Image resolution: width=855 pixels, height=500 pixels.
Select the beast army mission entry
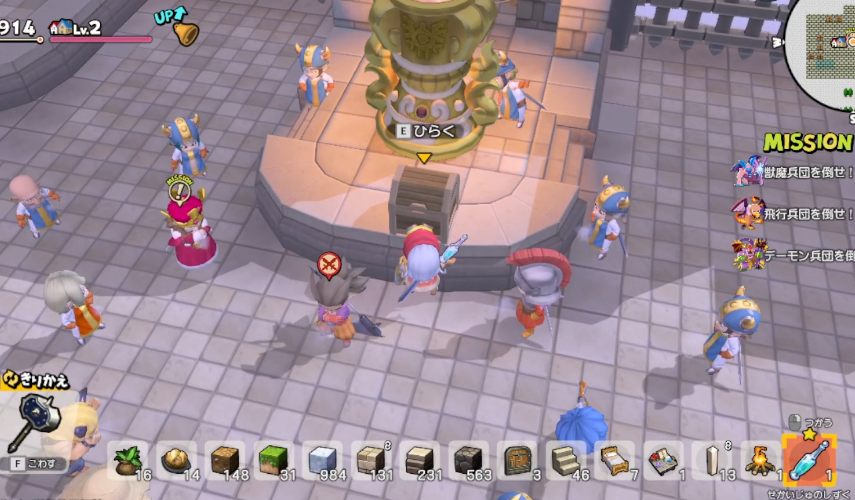[795, 172]
